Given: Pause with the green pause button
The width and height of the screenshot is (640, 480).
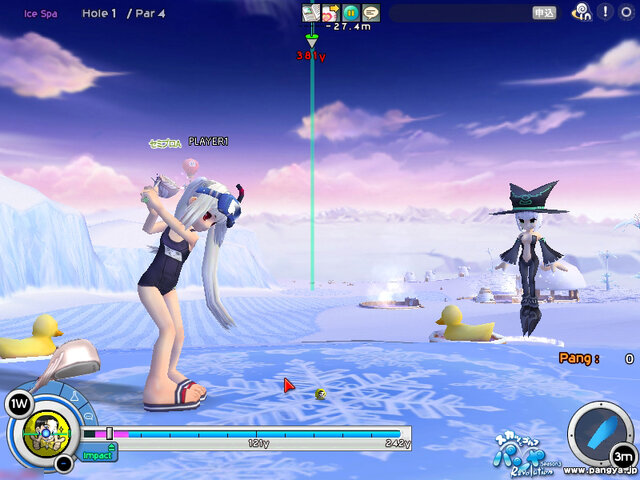Looking at the screenshot, I should point(350,12).
